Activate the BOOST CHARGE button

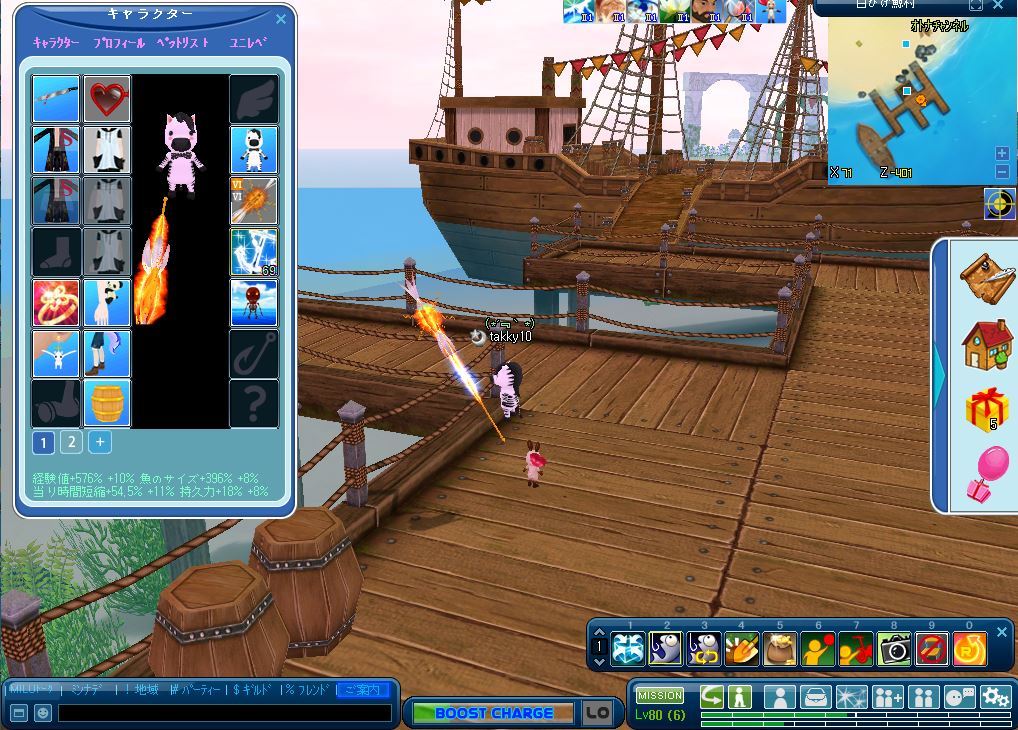point(494,713)
